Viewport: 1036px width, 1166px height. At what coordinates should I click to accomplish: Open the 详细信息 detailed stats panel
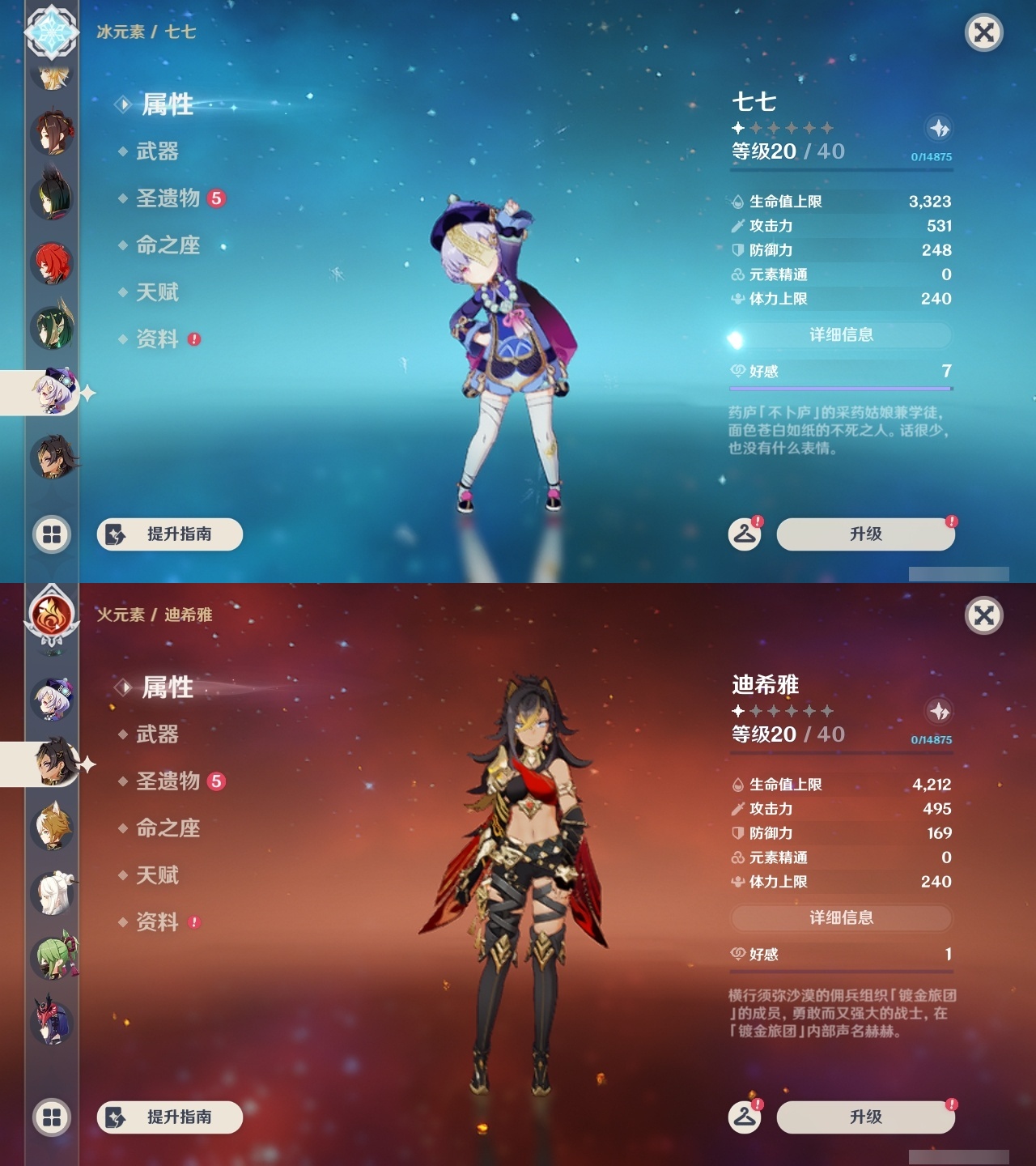[841, 334]
